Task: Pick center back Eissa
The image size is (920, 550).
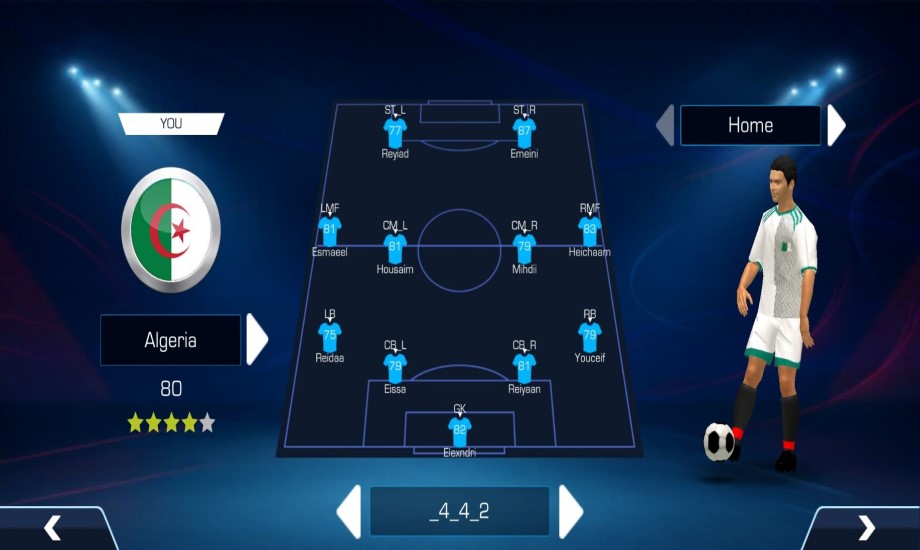Action: (395, 367)
